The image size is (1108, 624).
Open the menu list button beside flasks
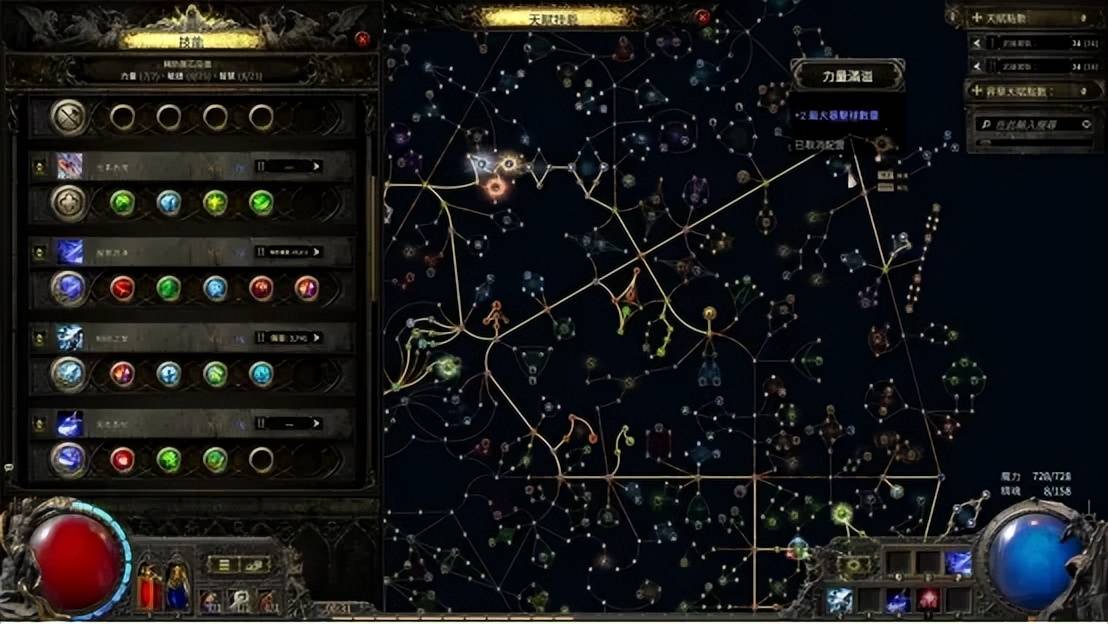[224, 565]
